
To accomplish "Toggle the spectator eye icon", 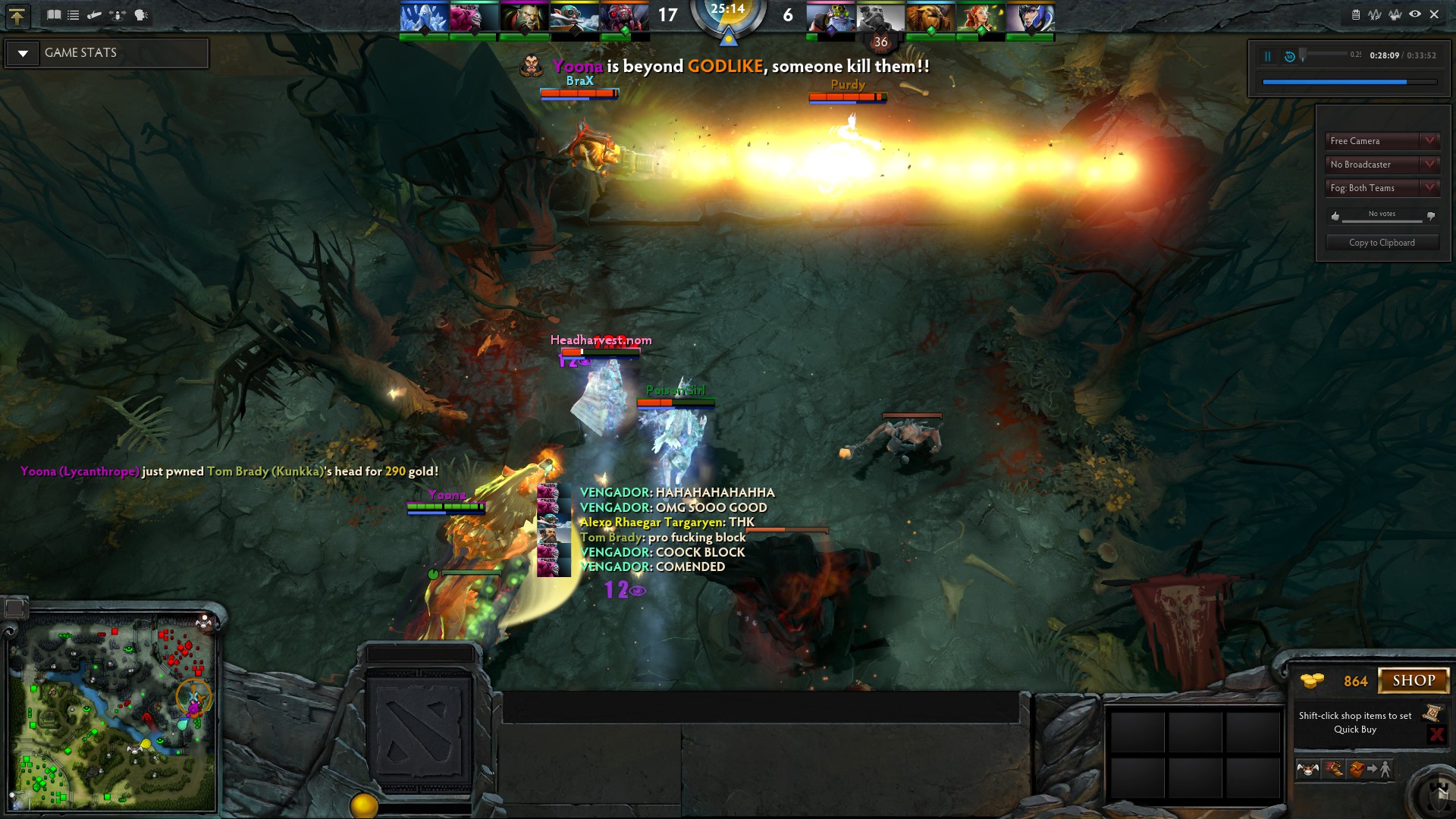I will coord(1415,14).
